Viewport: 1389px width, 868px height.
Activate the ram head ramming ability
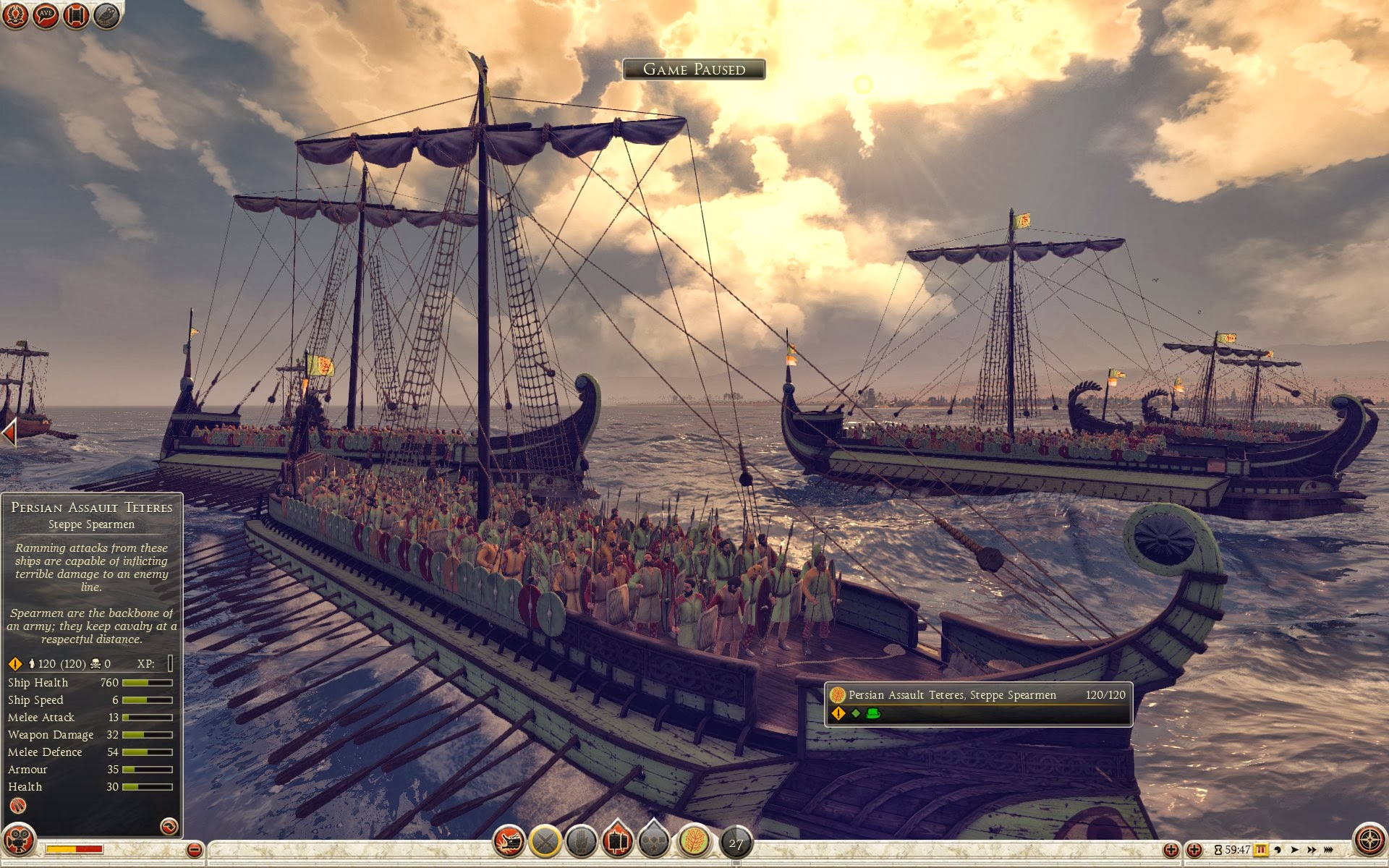[x=509, y=841]
